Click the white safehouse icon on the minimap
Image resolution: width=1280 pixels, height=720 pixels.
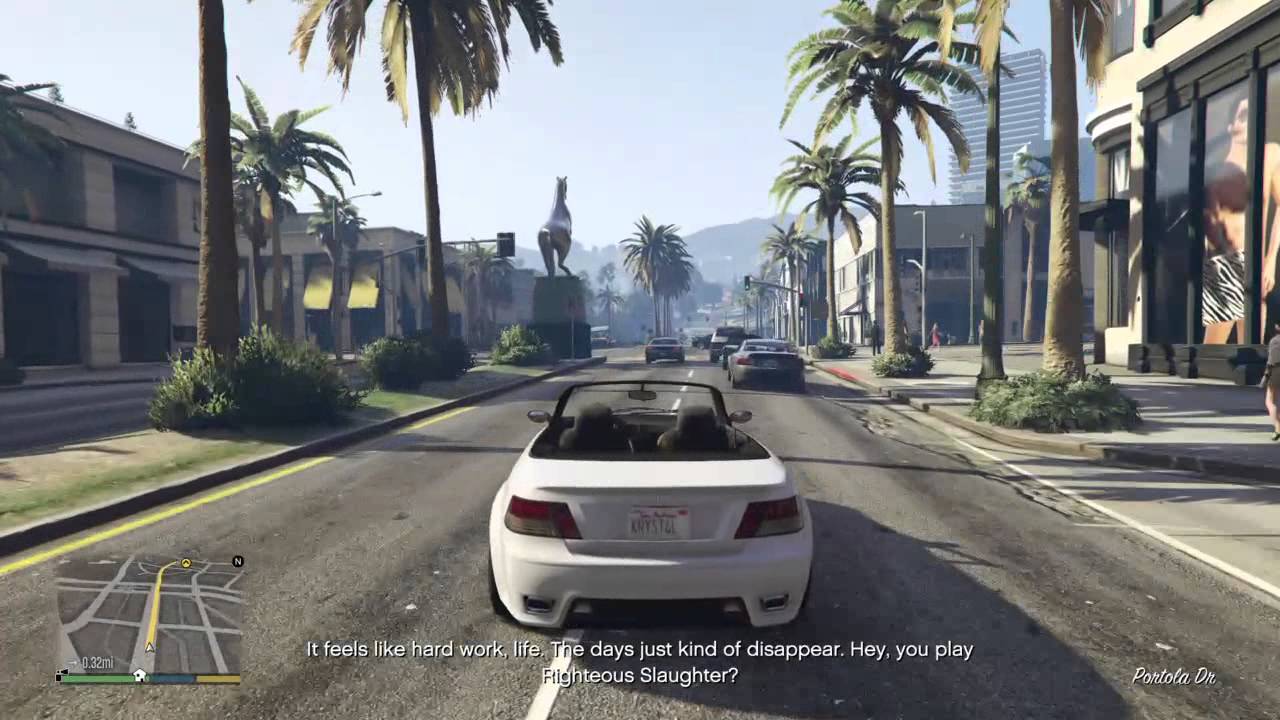coord(140,675)
